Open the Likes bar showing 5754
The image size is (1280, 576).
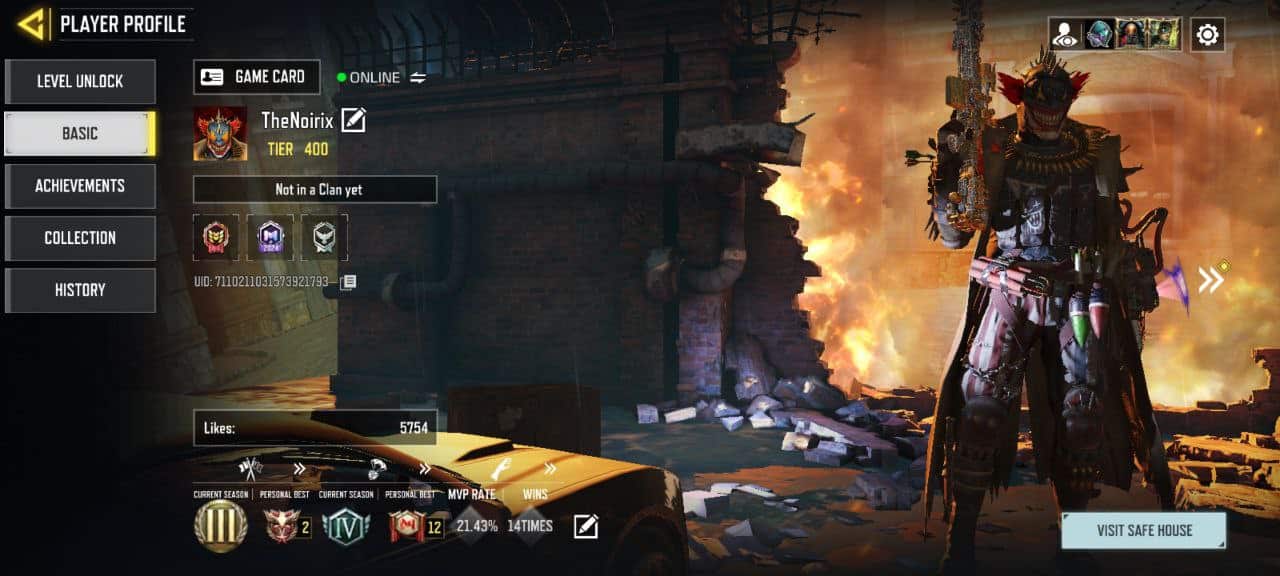click(315, 428)
